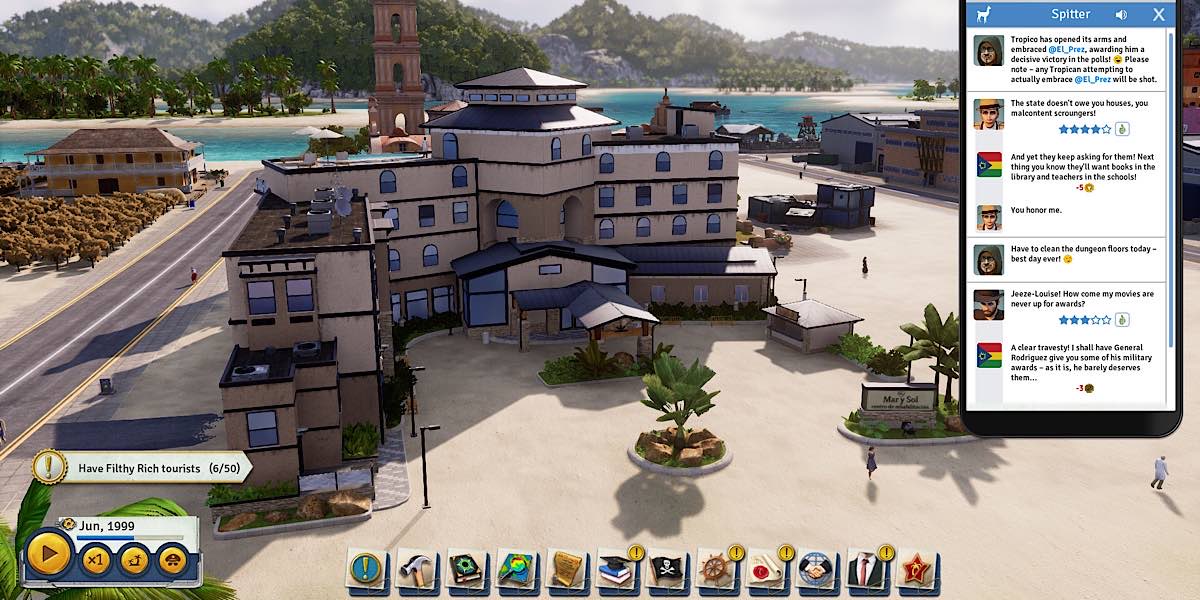Open the tasks exclamation mark toolbar icon
Screen dimensions: 1200x600
(366, 569)
